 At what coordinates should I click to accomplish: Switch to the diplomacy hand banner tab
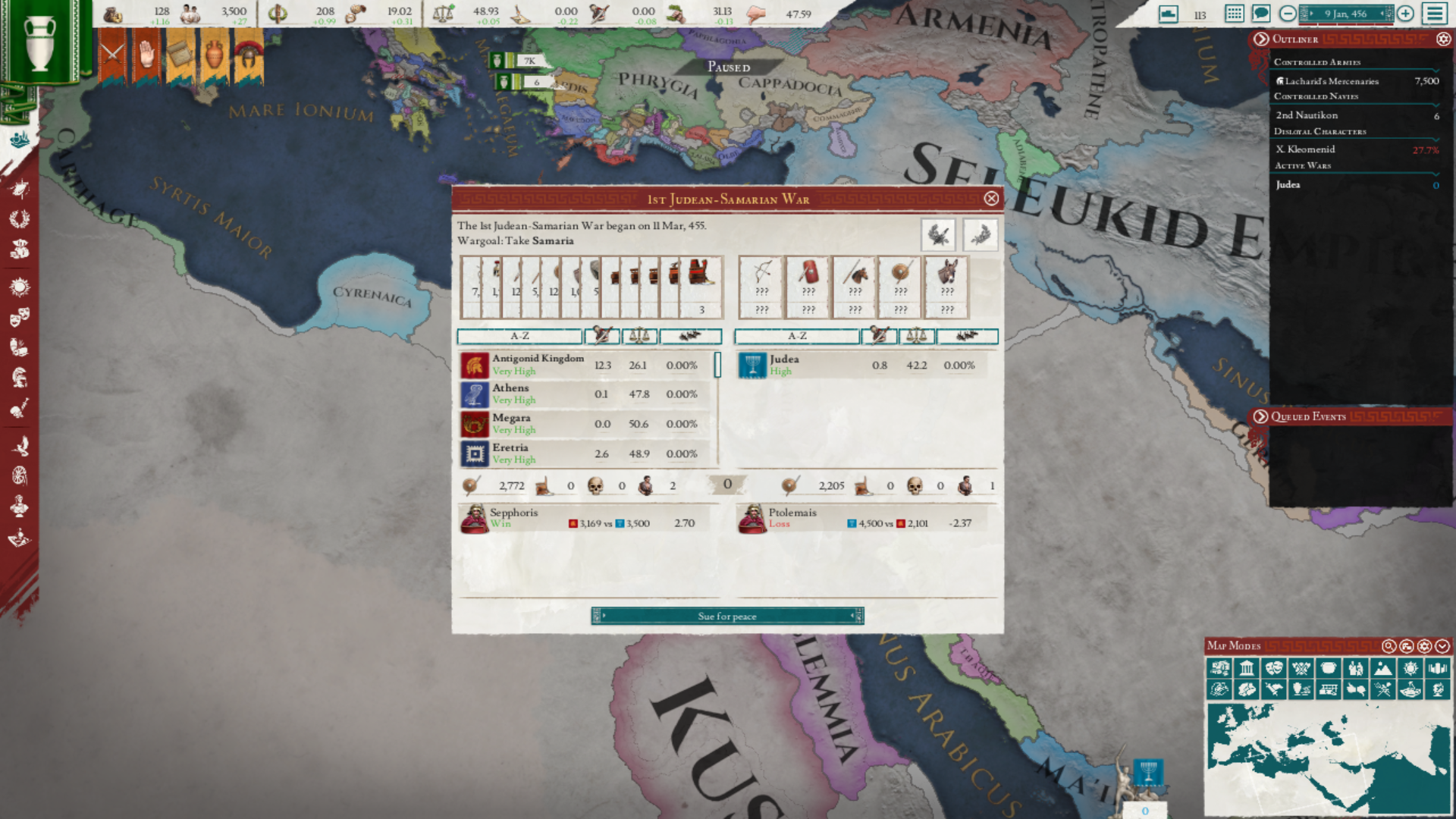(146, 52)
